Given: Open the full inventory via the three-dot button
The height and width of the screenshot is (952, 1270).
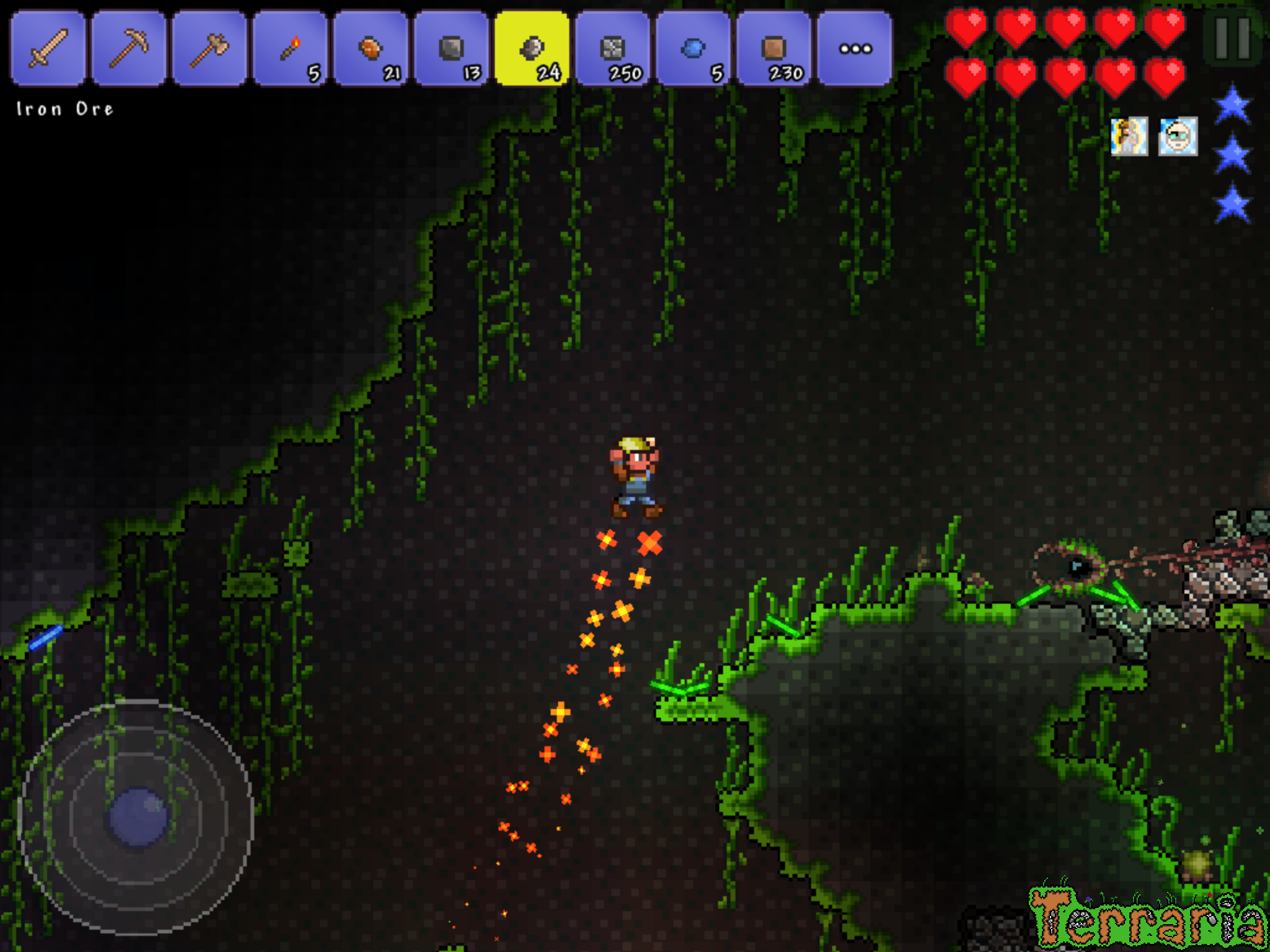Looking at the screenshot, I should (x=857, y=46).
